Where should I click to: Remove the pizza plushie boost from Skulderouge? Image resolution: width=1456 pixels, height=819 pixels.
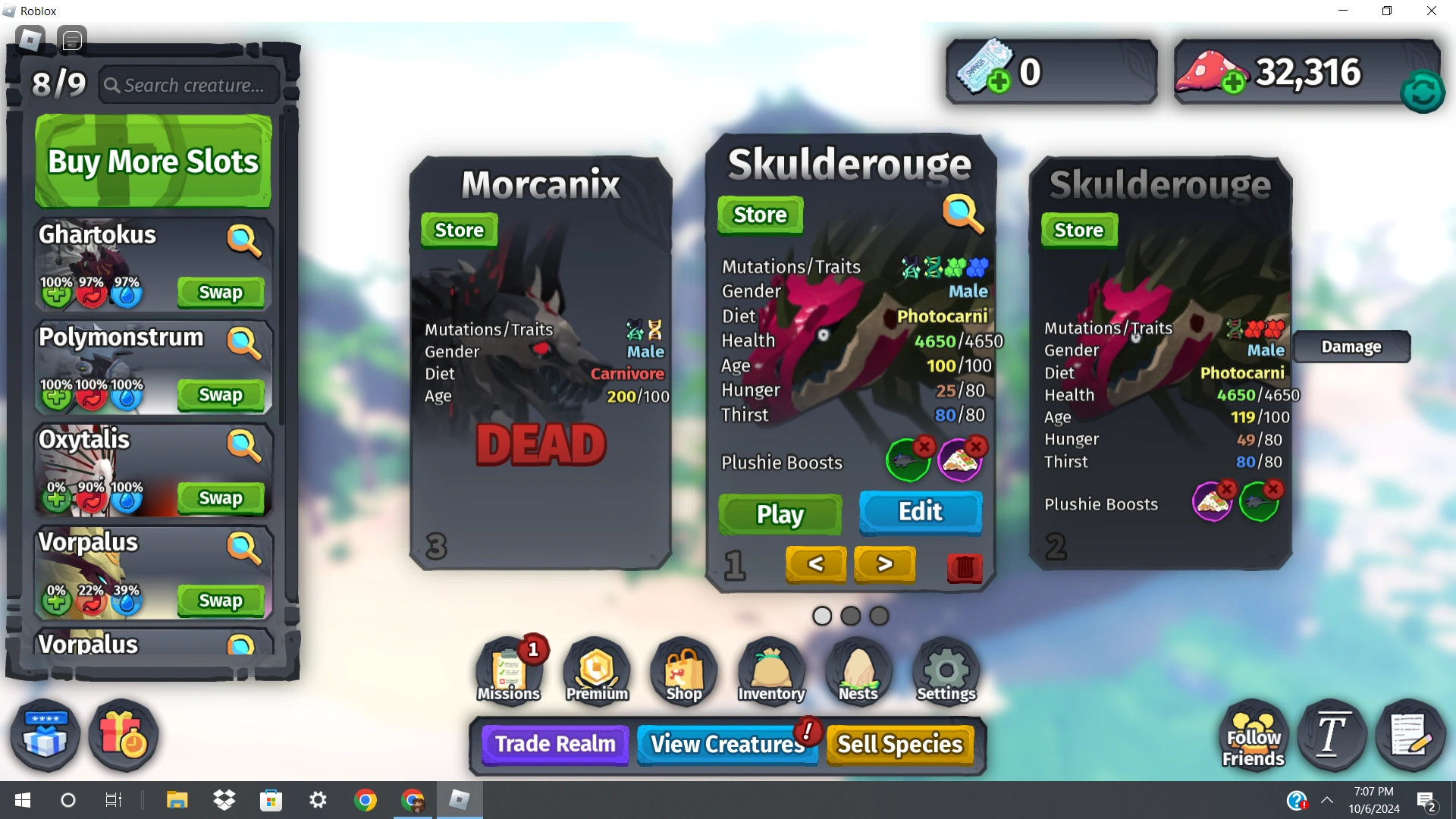[x=975, y=447]
